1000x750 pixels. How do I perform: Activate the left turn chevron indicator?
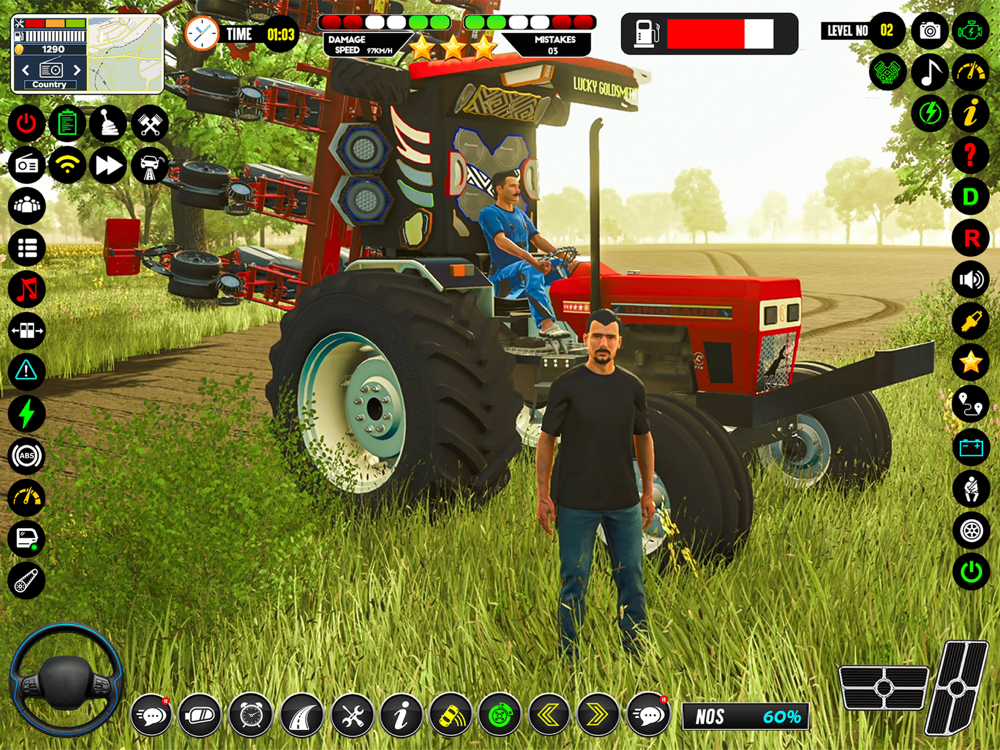coord(549,715)
